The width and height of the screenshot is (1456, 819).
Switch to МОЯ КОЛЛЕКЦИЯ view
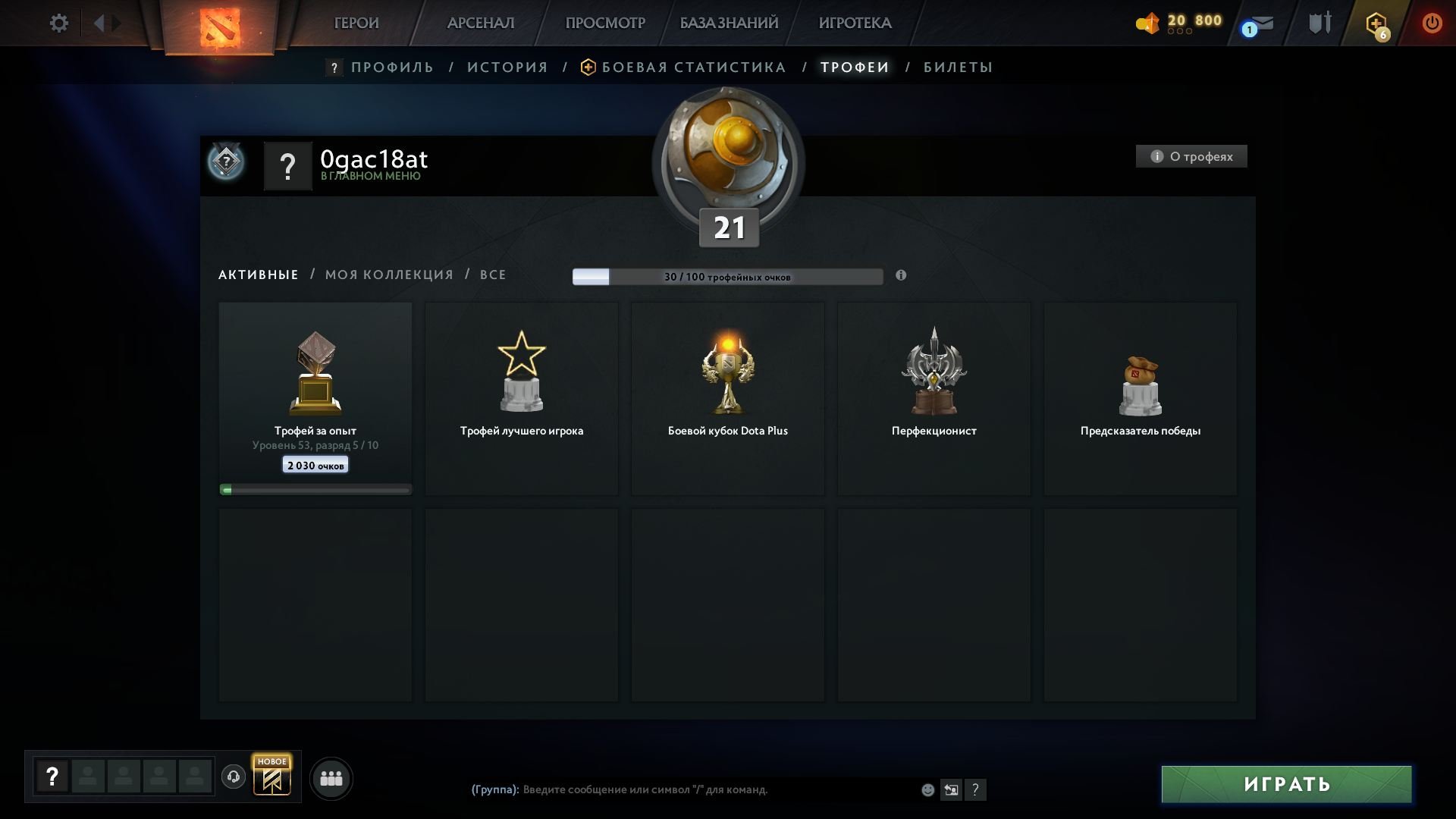[x=390, y=275]
